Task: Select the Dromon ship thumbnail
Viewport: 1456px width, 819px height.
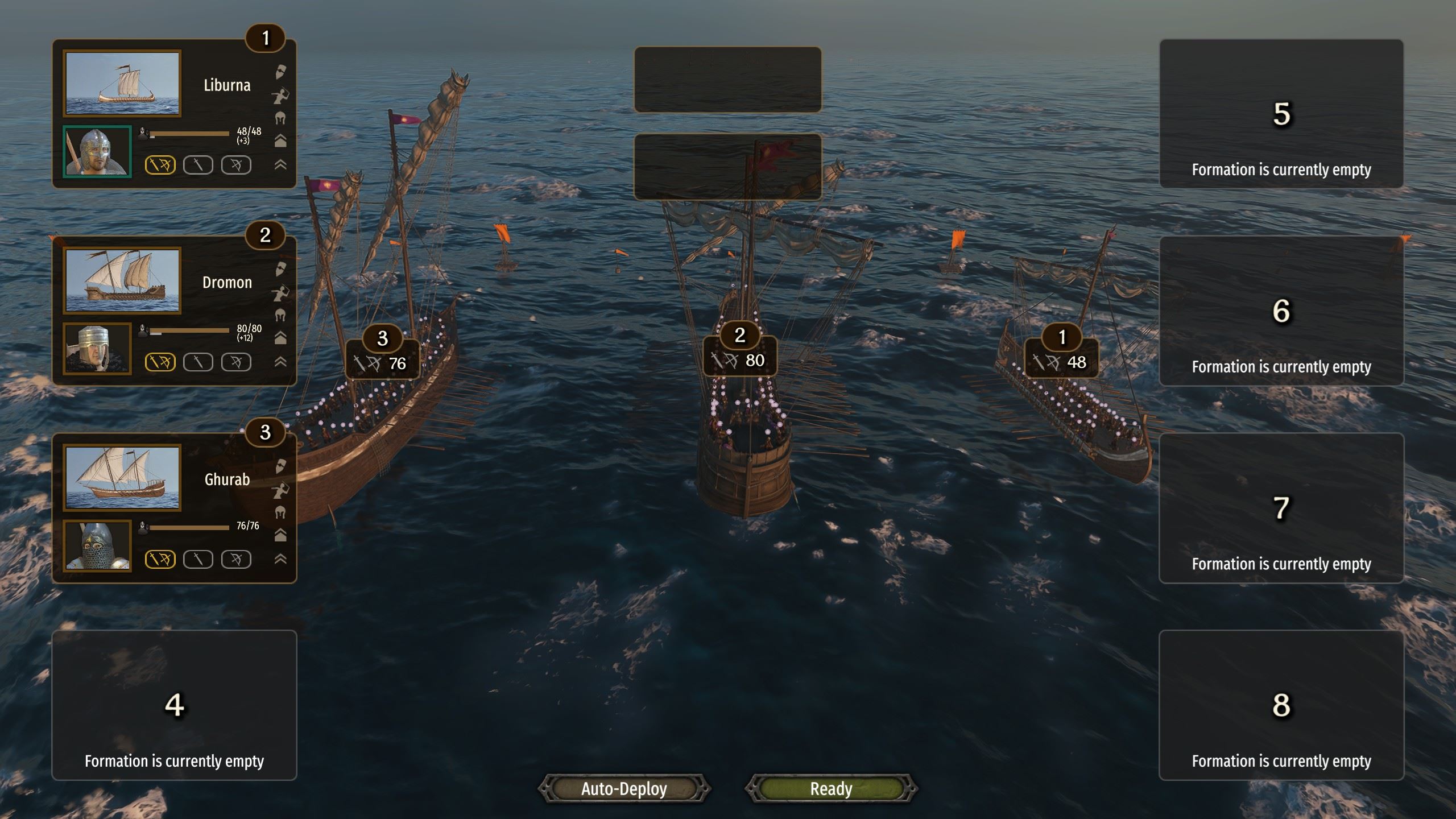Action: point(122,280)
